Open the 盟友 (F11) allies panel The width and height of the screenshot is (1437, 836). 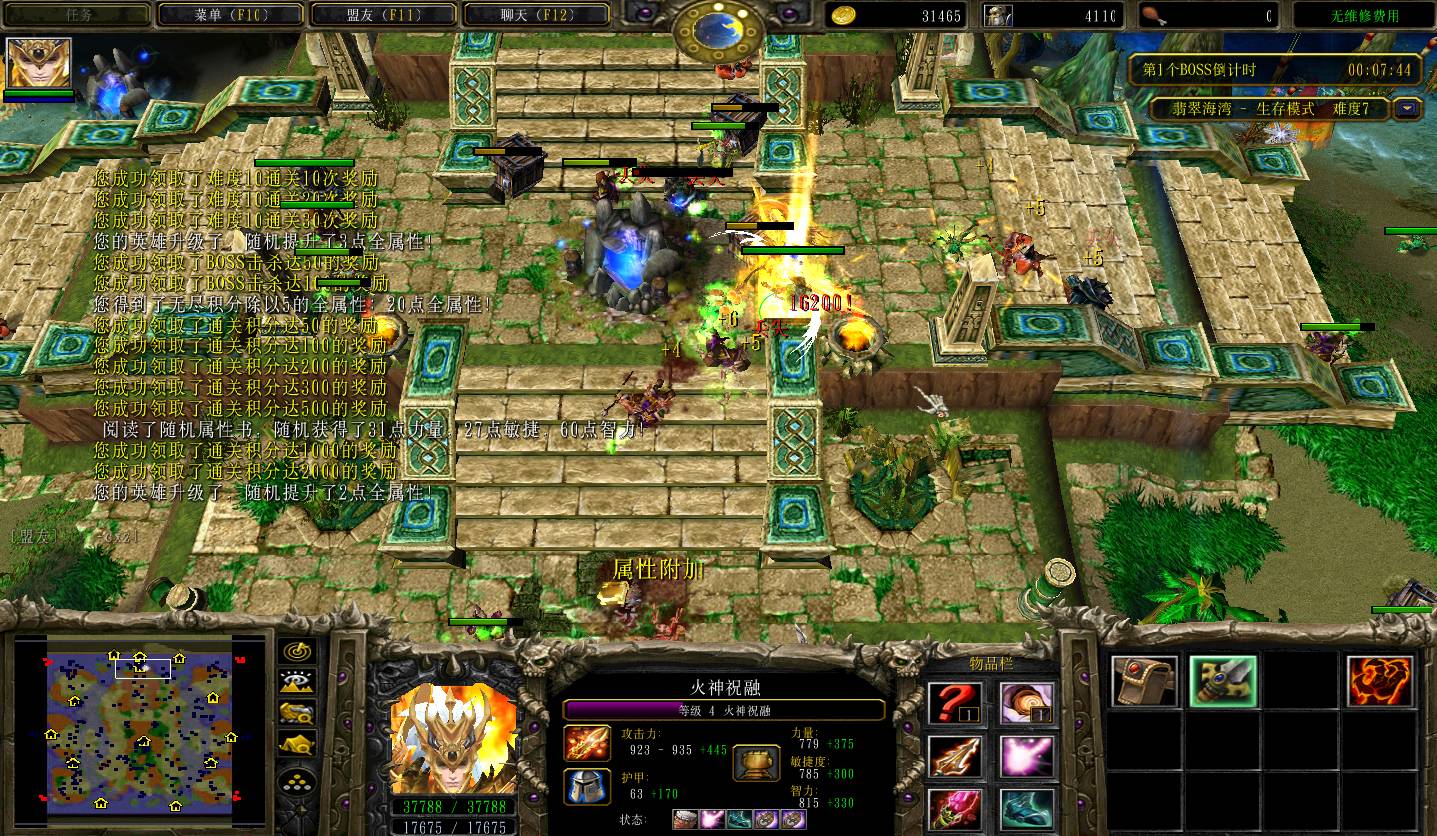(384, 15)
